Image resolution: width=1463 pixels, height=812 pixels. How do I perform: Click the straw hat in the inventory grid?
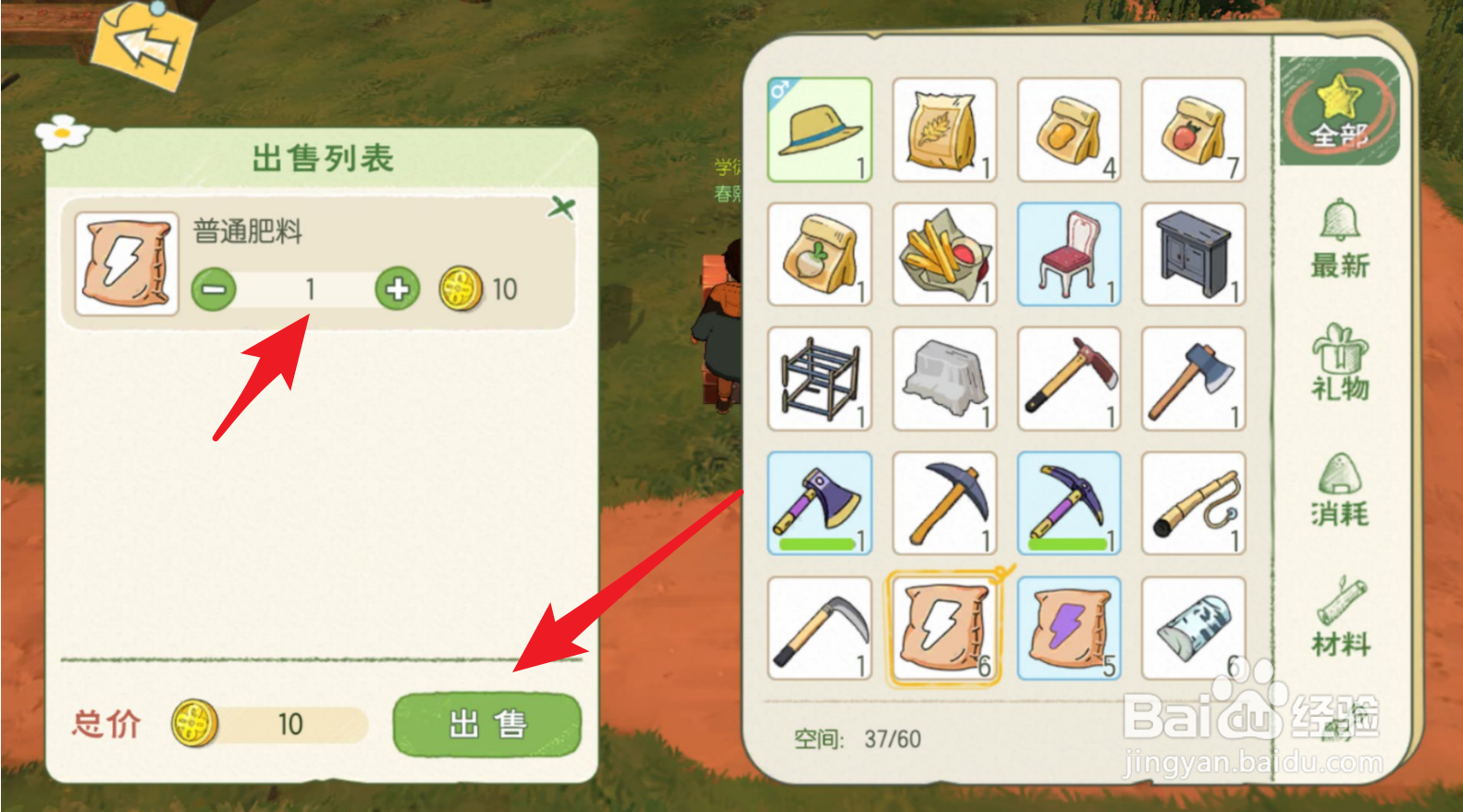click(x=819, y=129)
